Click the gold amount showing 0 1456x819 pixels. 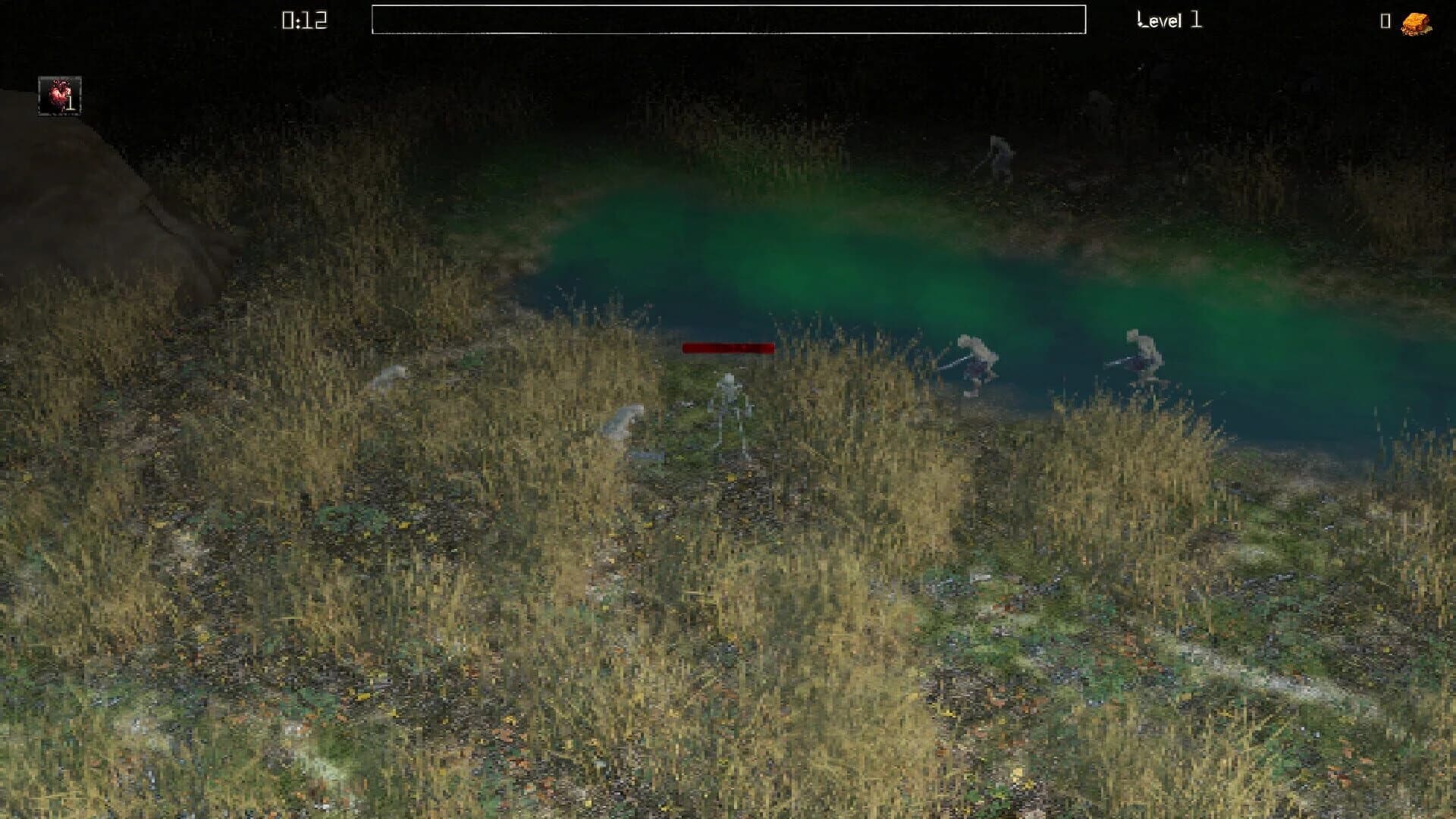point(1385,22)
